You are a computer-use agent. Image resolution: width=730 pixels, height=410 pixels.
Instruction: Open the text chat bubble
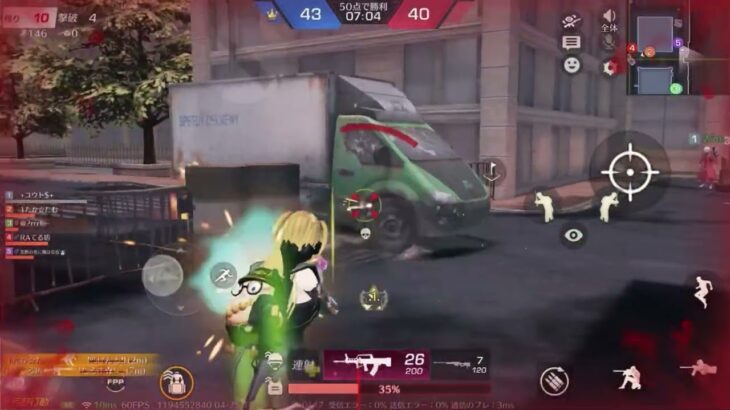click(571, 42)
